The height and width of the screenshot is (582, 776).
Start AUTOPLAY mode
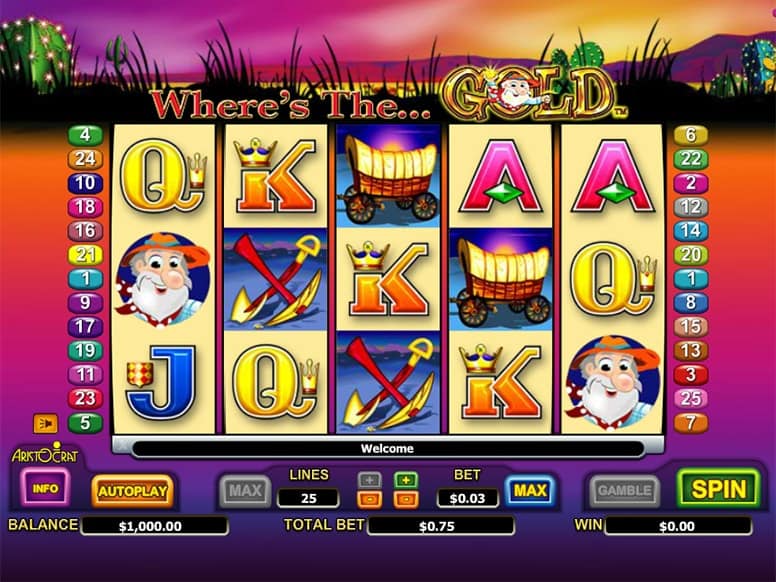coord(132,490)
